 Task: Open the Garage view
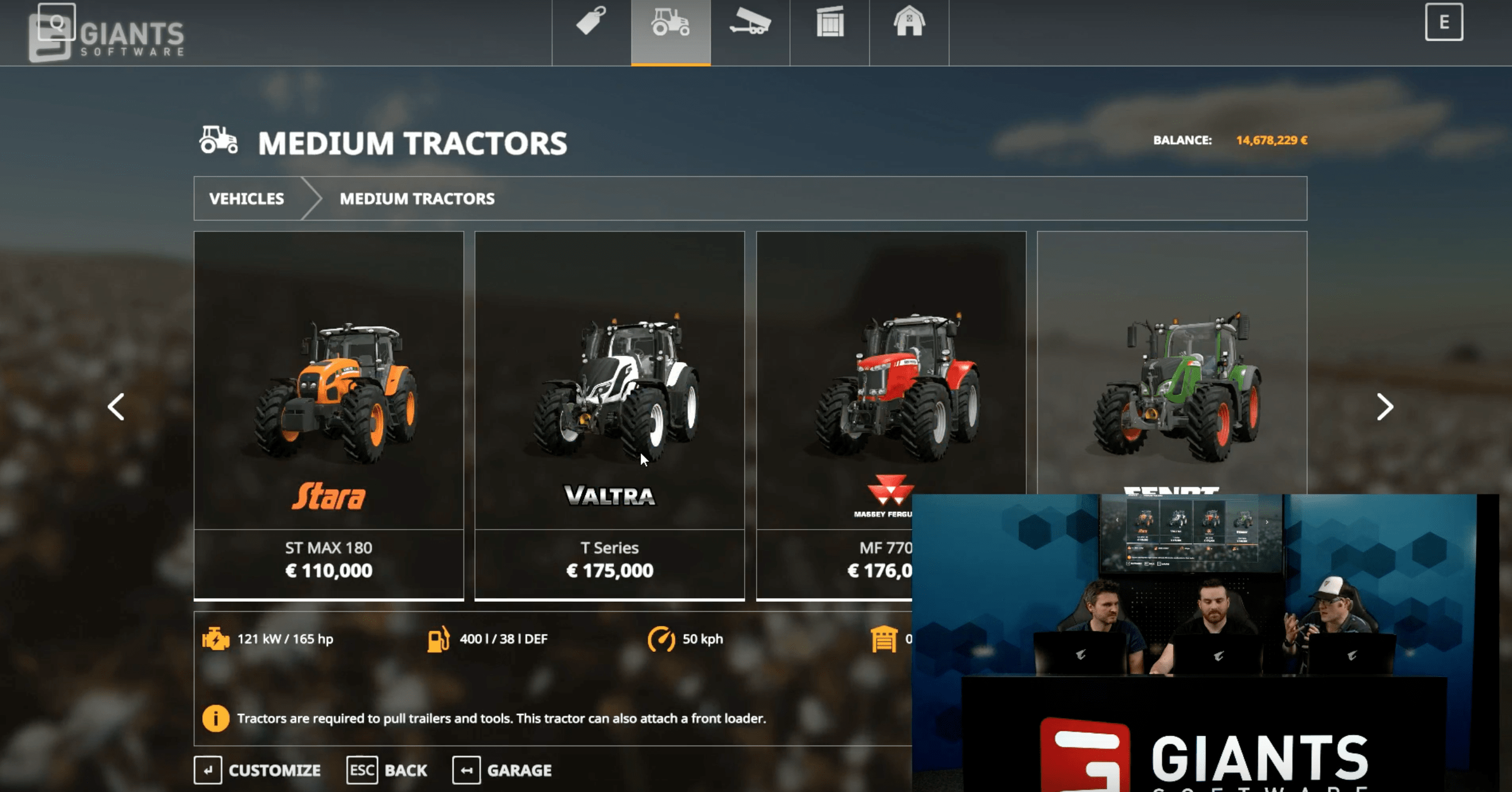pos(502,770)
